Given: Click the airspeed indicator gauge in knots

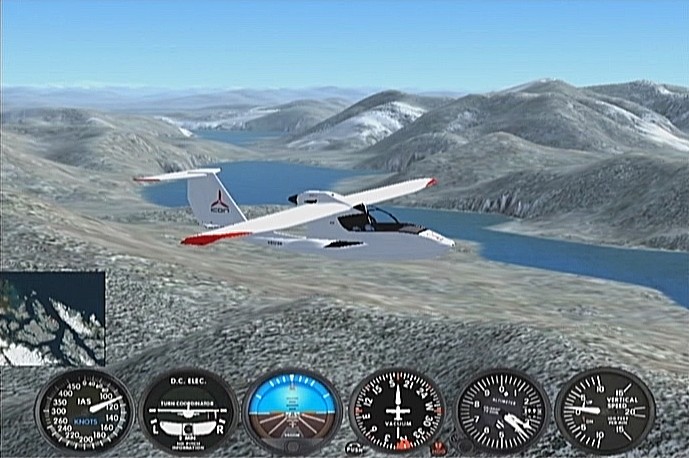Looking at the screenshot, I should pos(83,411).
